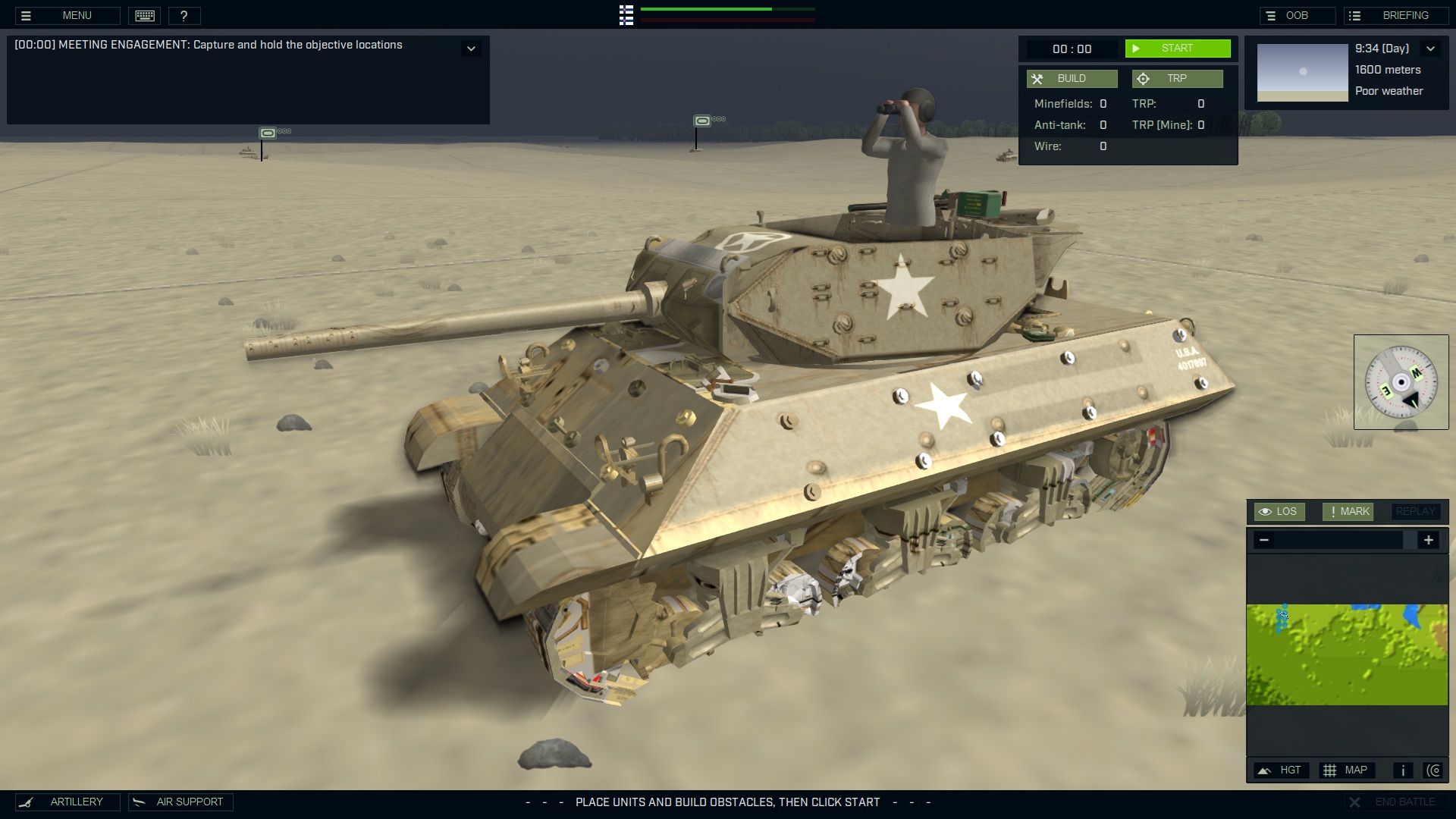
Task: Open the help question mark panel
Action: 184,15
